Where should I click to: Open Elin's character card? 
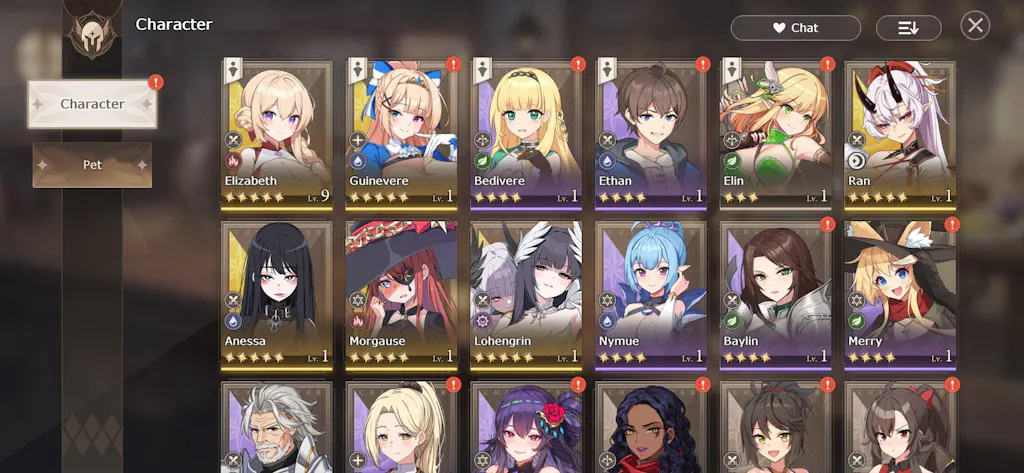pos(775,133)
